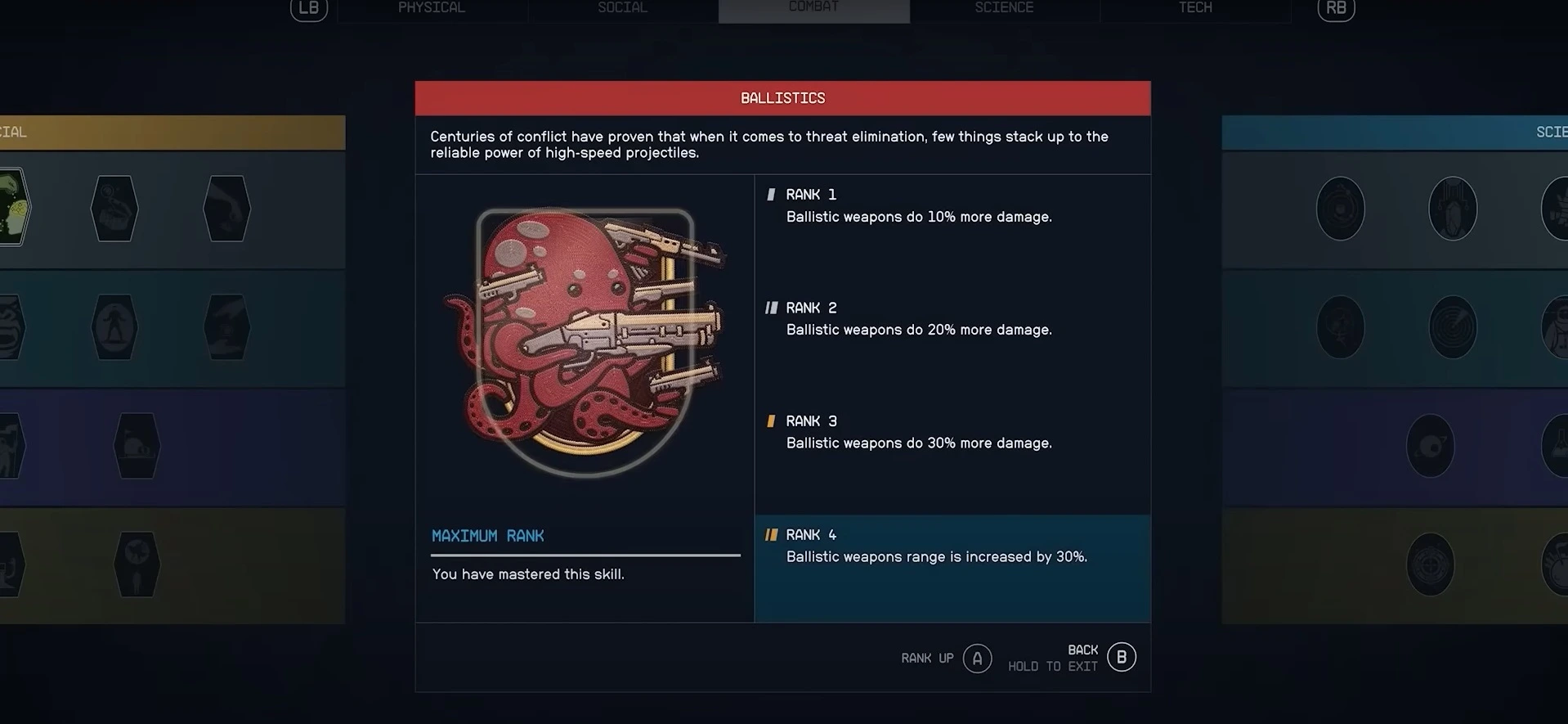The height and width of the screenshot is (724, 1568).
Task: Select the green glowing skill icon on the left
Action: tap(13, 207)
